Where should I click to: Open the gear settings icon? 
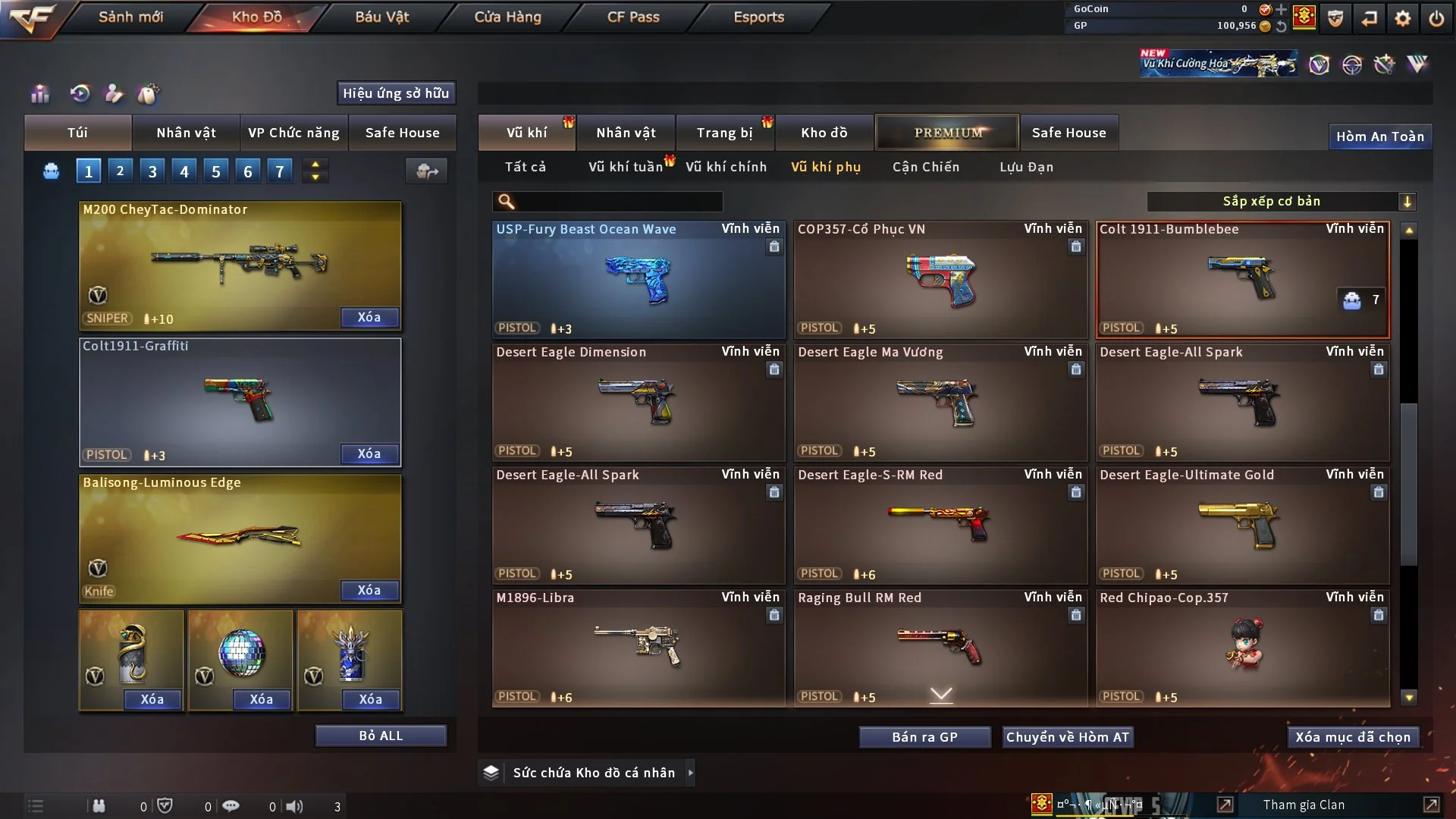pyautogui.click(x=1402, y=18)
